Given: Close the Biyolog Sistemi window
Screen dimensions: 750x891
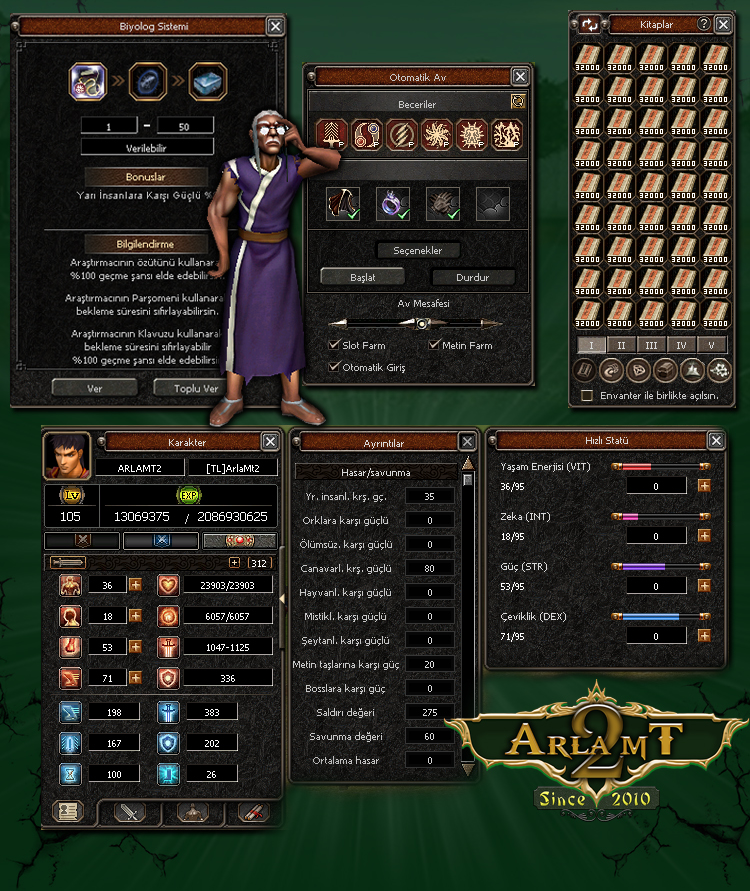Looking at the screenshot, I should point(275,27).
